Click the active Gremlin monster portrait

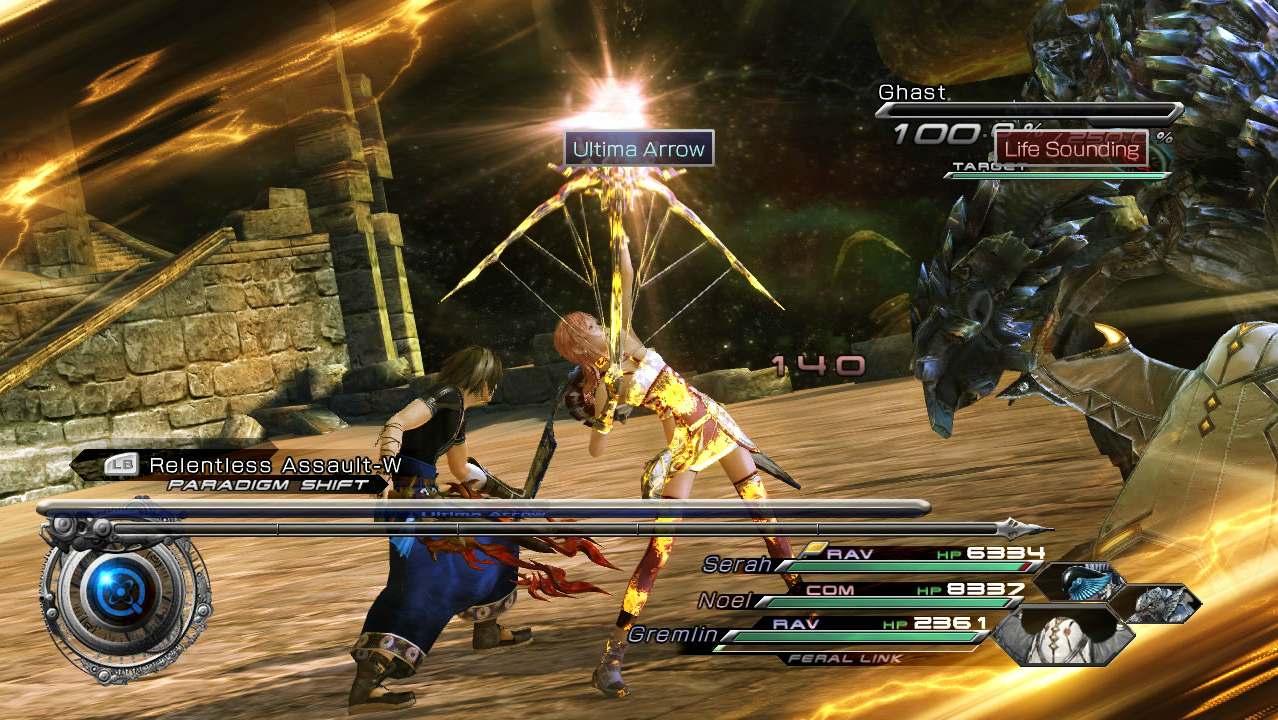[x=1063, y=634]
